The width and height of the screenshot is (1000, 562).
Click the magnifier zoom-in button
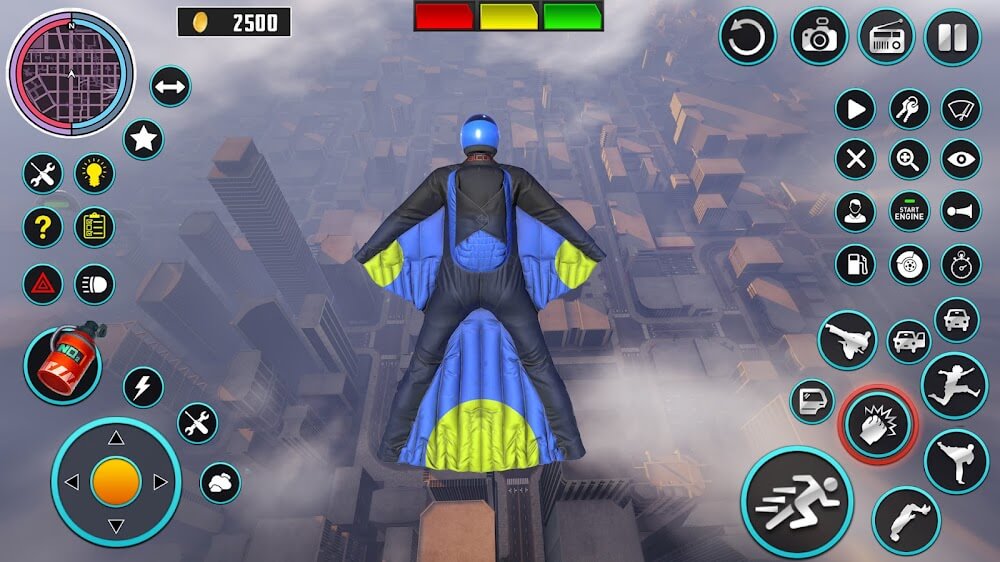pyautogui.click(x=909, y=159)
